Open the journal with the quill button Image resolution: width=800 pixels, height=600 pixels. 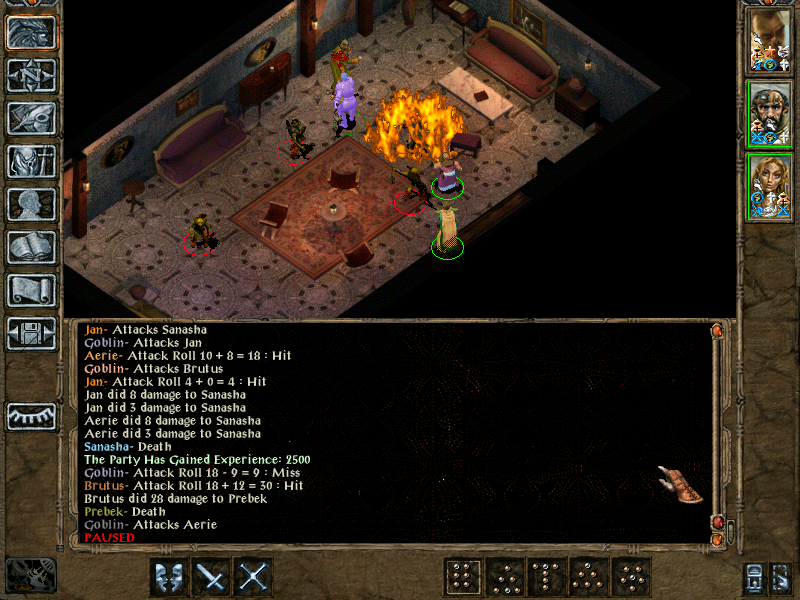coord(31,118)
